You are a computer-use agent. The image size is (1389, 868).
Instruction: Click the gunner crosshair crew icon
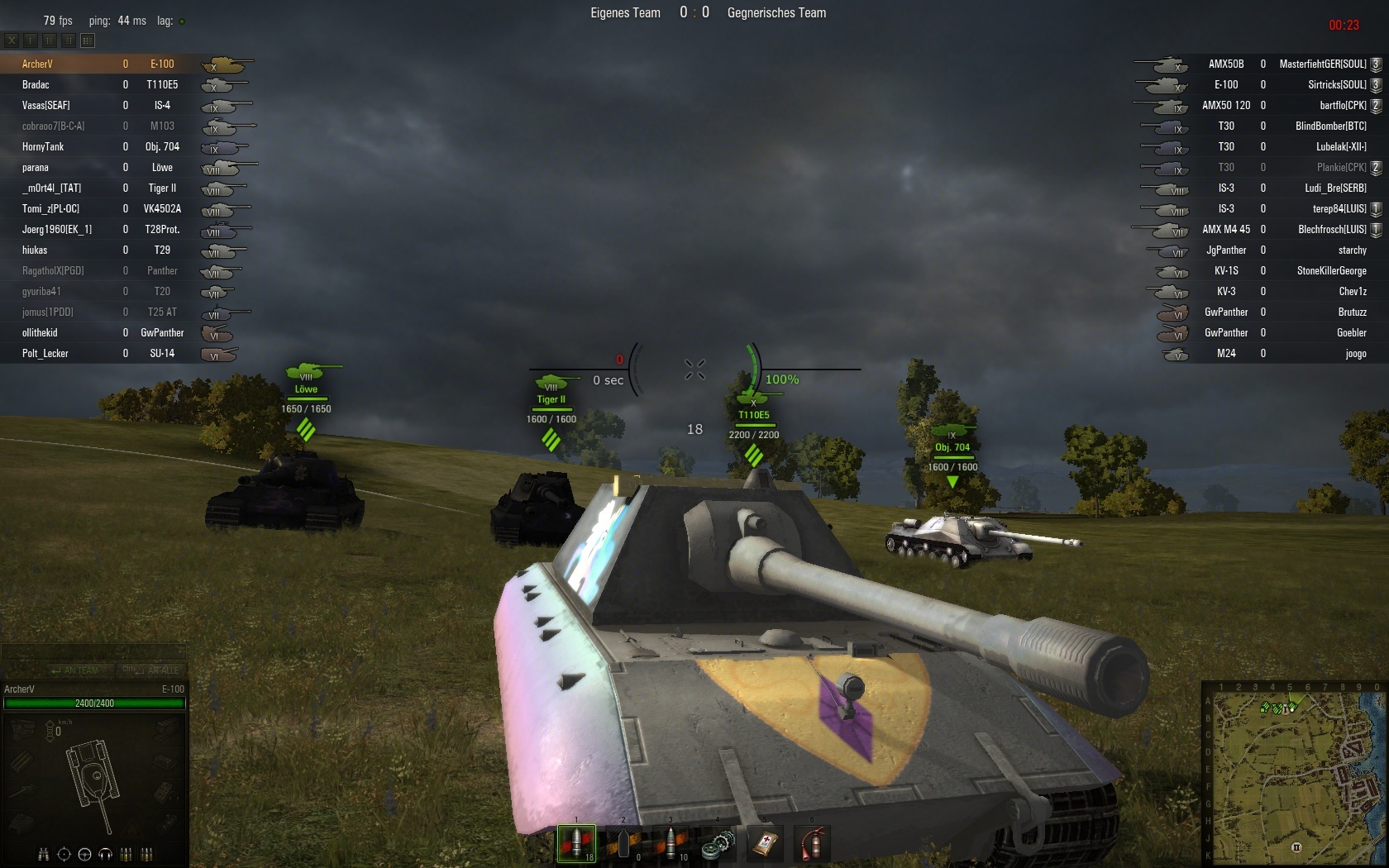64,854
